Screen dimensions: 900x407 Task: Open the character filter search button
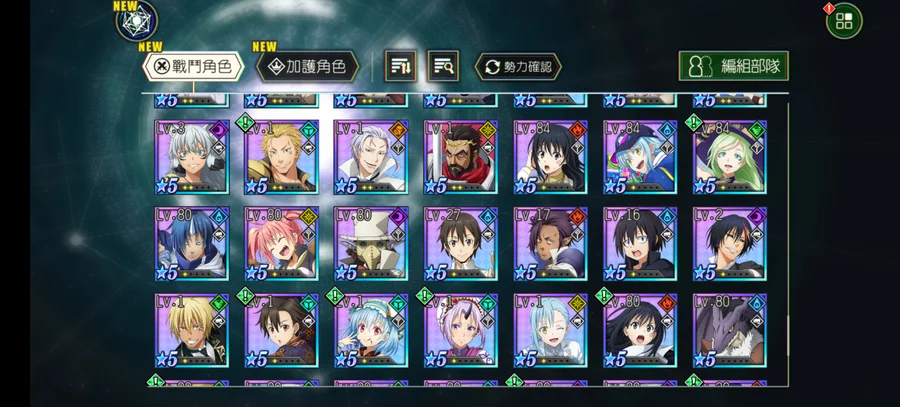[x=443, y=67]
